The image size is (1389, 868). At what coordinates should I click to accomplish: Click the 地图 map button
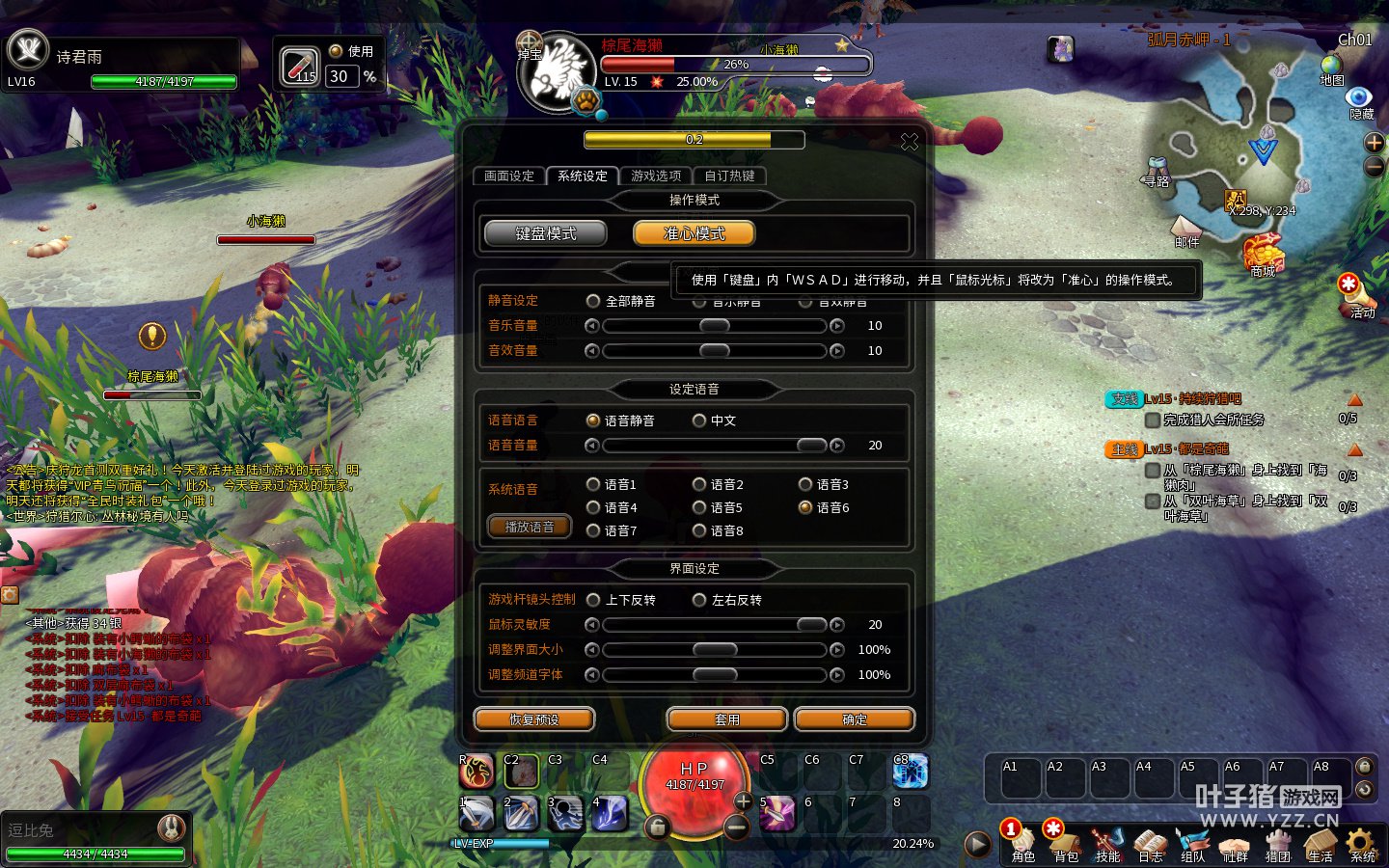(x=1331, y=68)
